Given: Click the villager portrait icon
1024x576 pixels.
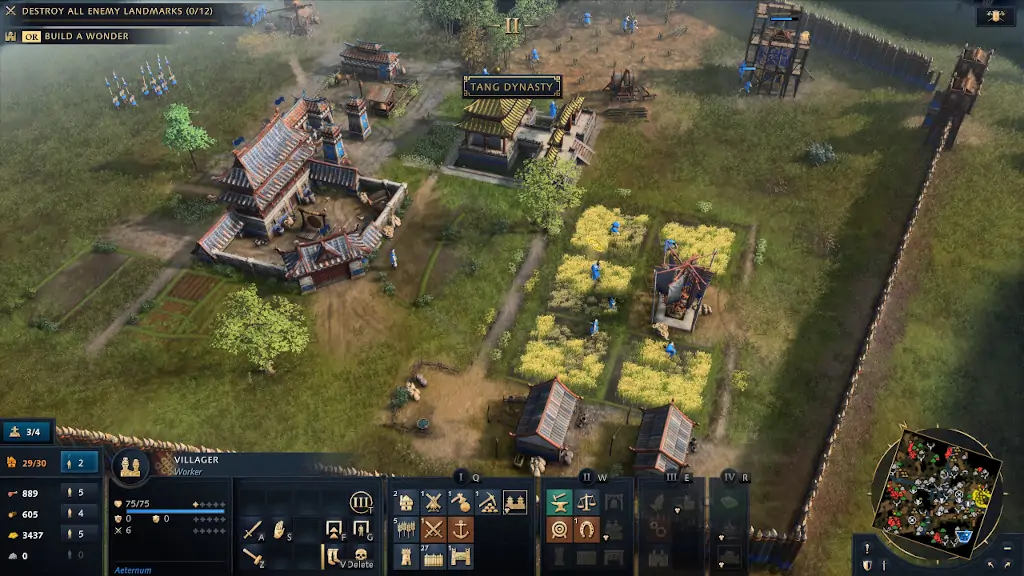Looking at the screenshot, I should 130,466.
